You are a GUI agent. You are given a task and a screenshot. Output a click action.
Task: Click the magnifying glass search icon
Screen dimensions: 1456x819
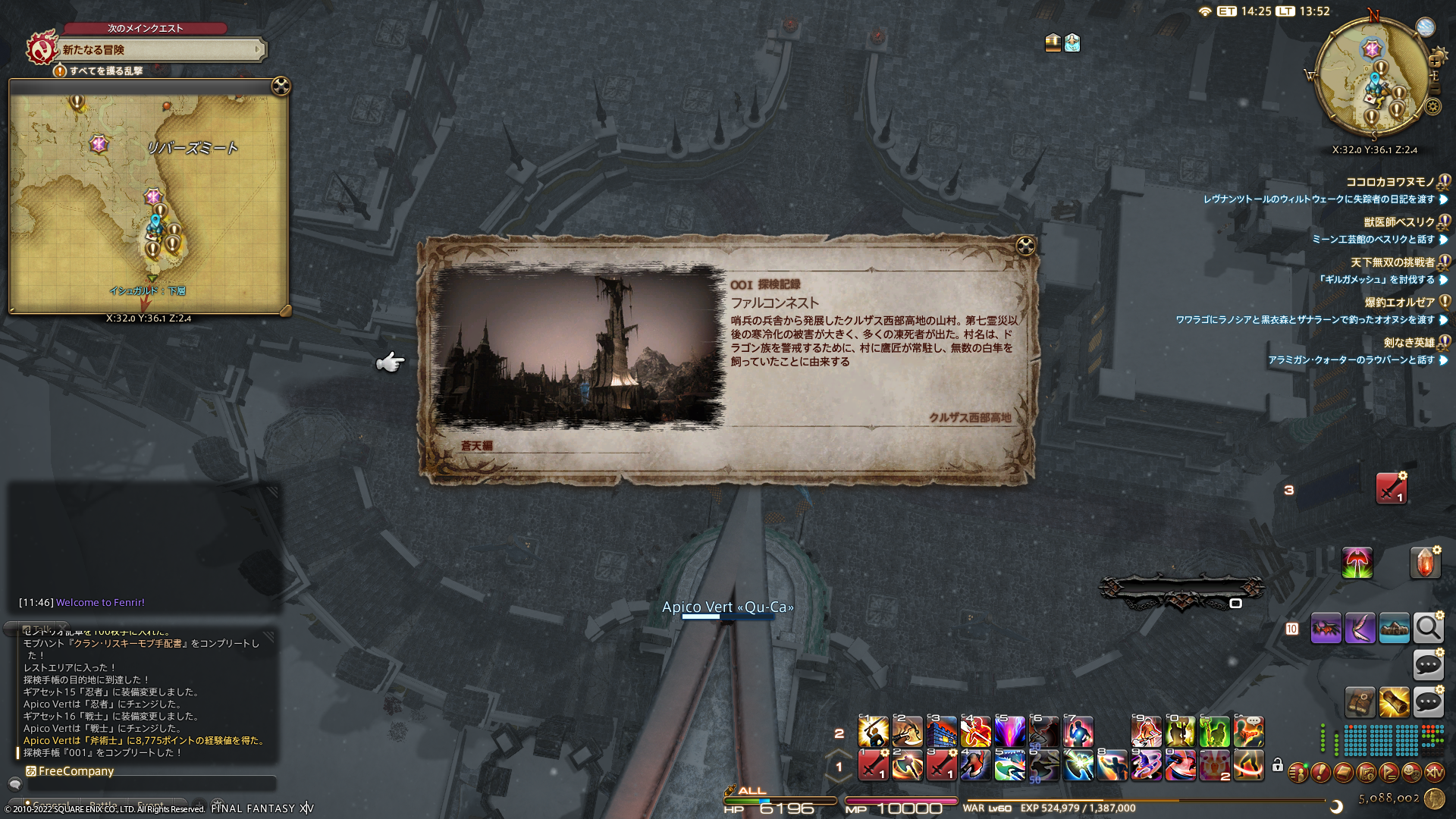[1428, 628]
